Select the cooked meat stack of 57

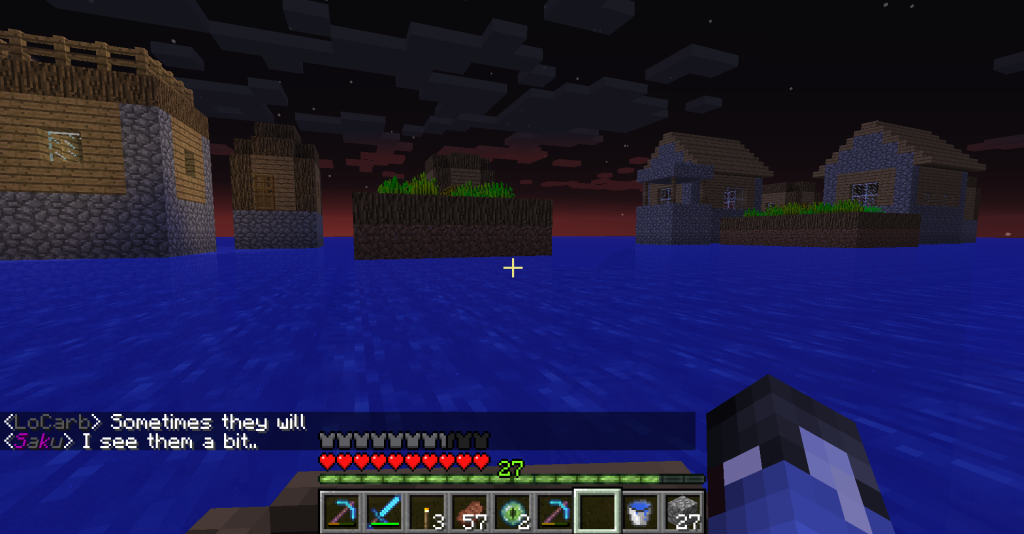click(468, 511)
